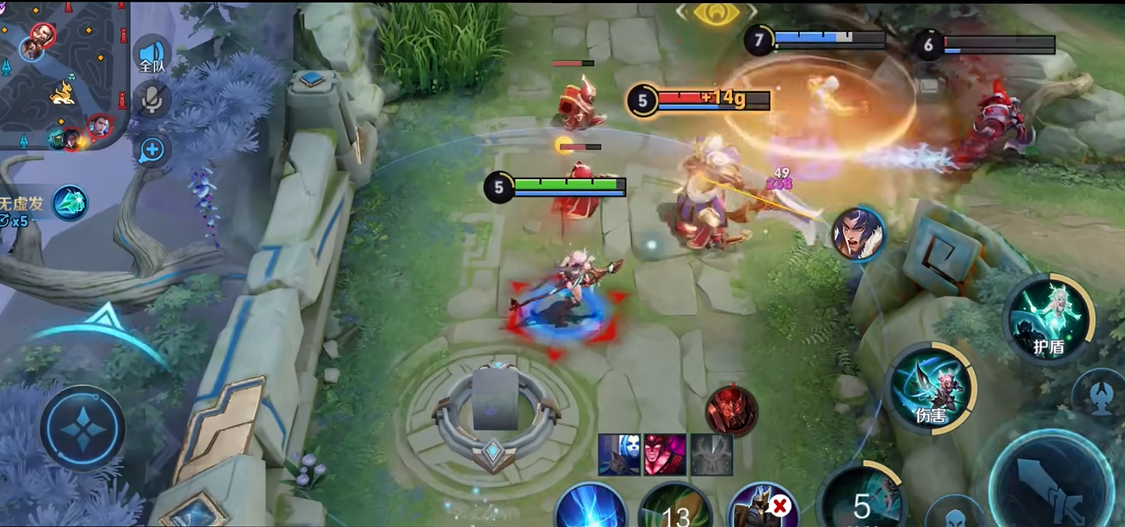This screenshot has width=1125, height=527.
Task: Open the quick chat plus button
Action: [x=152, y=150]
